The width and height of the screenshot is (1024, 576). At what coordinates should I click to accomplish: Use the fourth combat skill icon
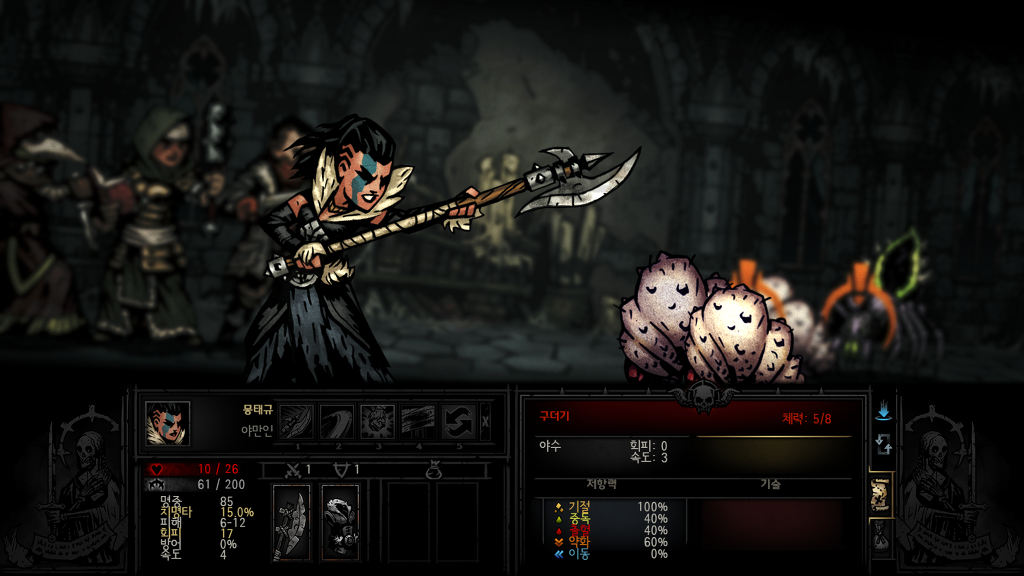point(419,421)
